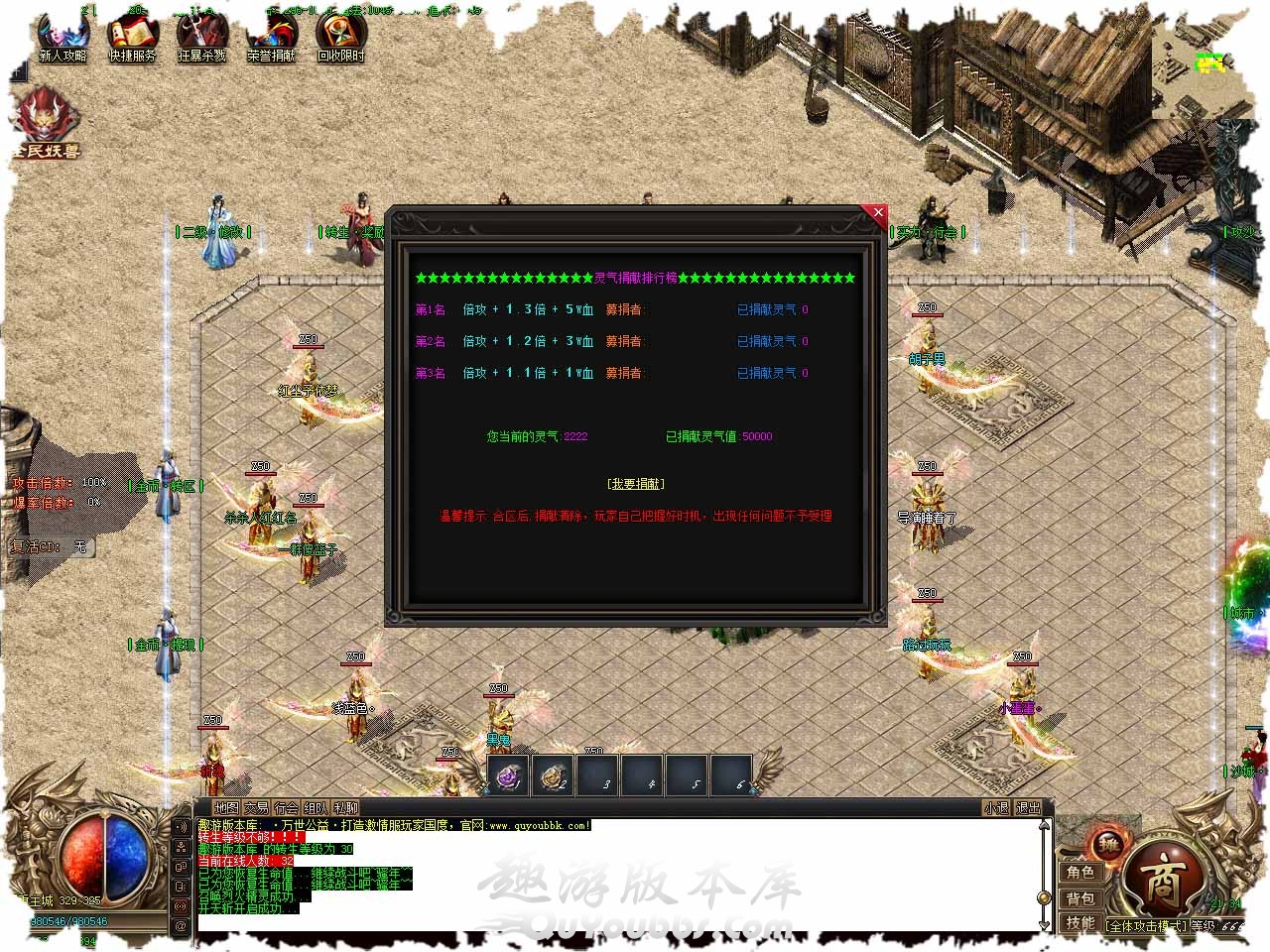The width and height of the screenshot is (1270, 952).
Task: Open the 全民妖兽 beast event icon
Action: (x=46, y=122)
